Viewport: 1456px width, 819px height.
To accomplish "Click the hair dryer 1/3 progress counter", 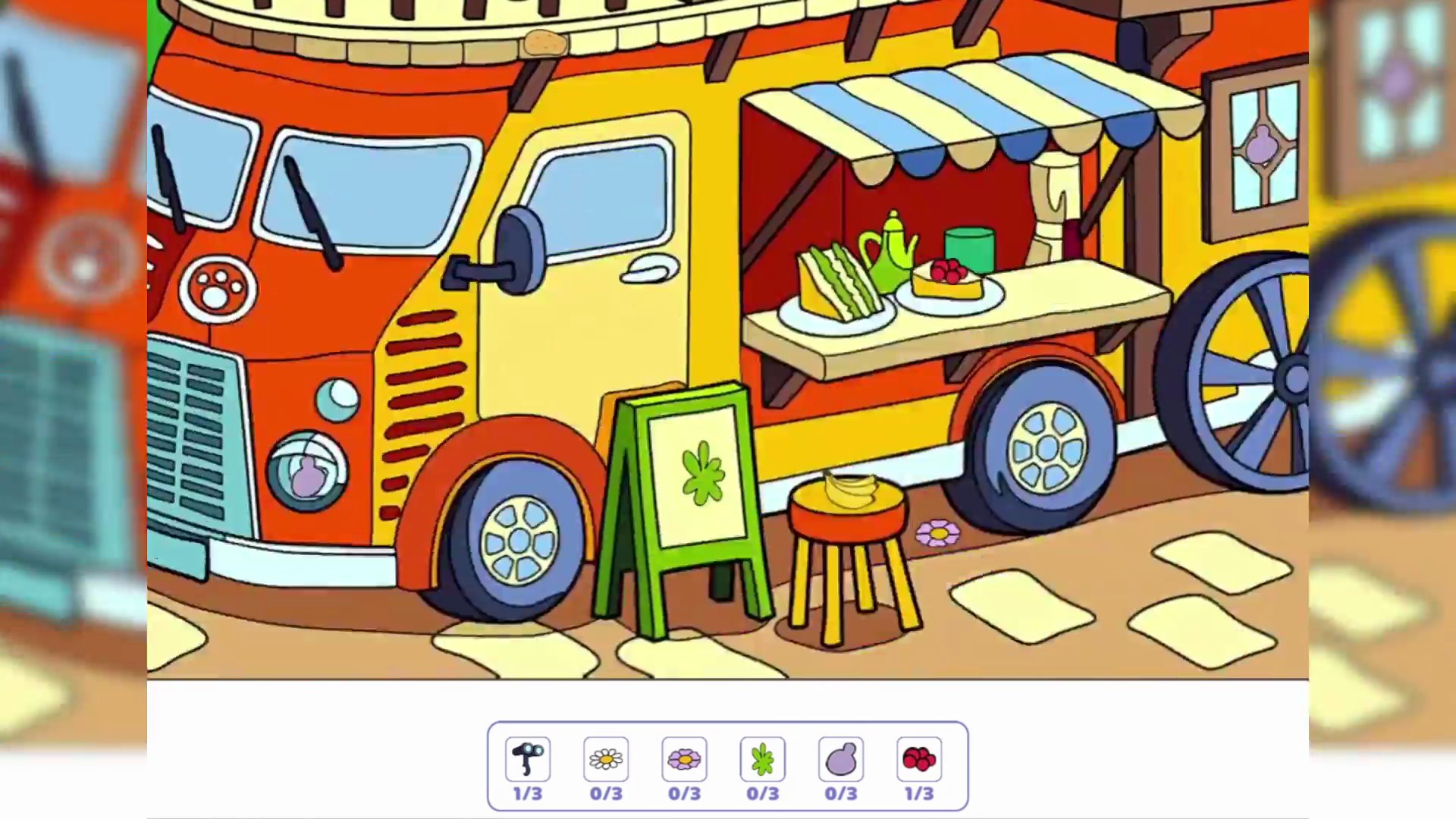I will [528, 794].
